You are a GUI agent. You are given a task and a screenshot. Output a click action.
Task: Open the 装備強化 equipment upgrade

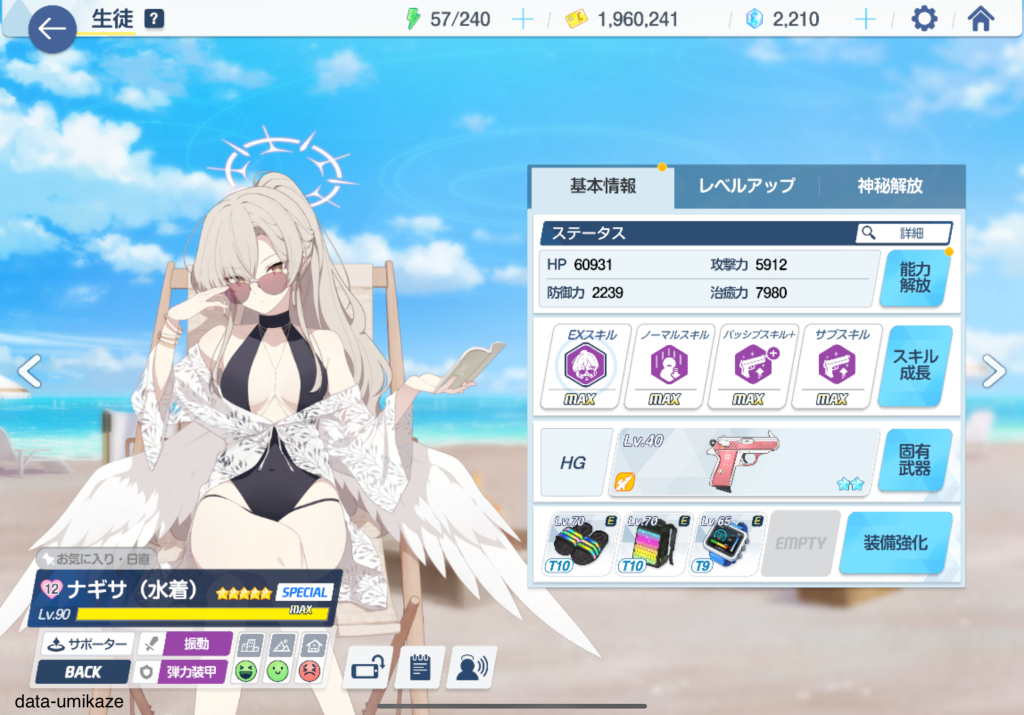click(x=896, y=543)
